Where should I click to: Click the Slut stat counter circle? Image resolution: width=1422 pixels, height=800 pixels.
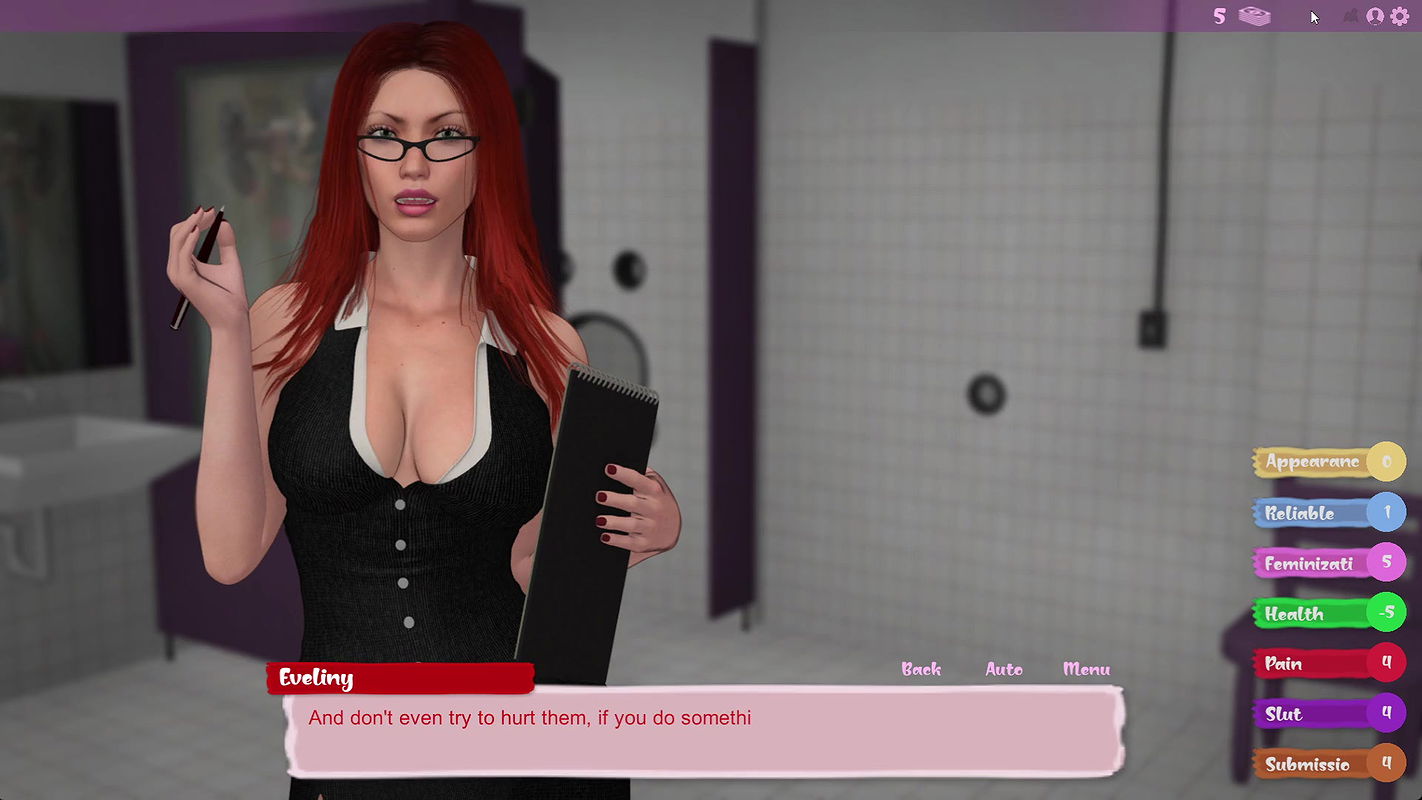[1389, 713]
